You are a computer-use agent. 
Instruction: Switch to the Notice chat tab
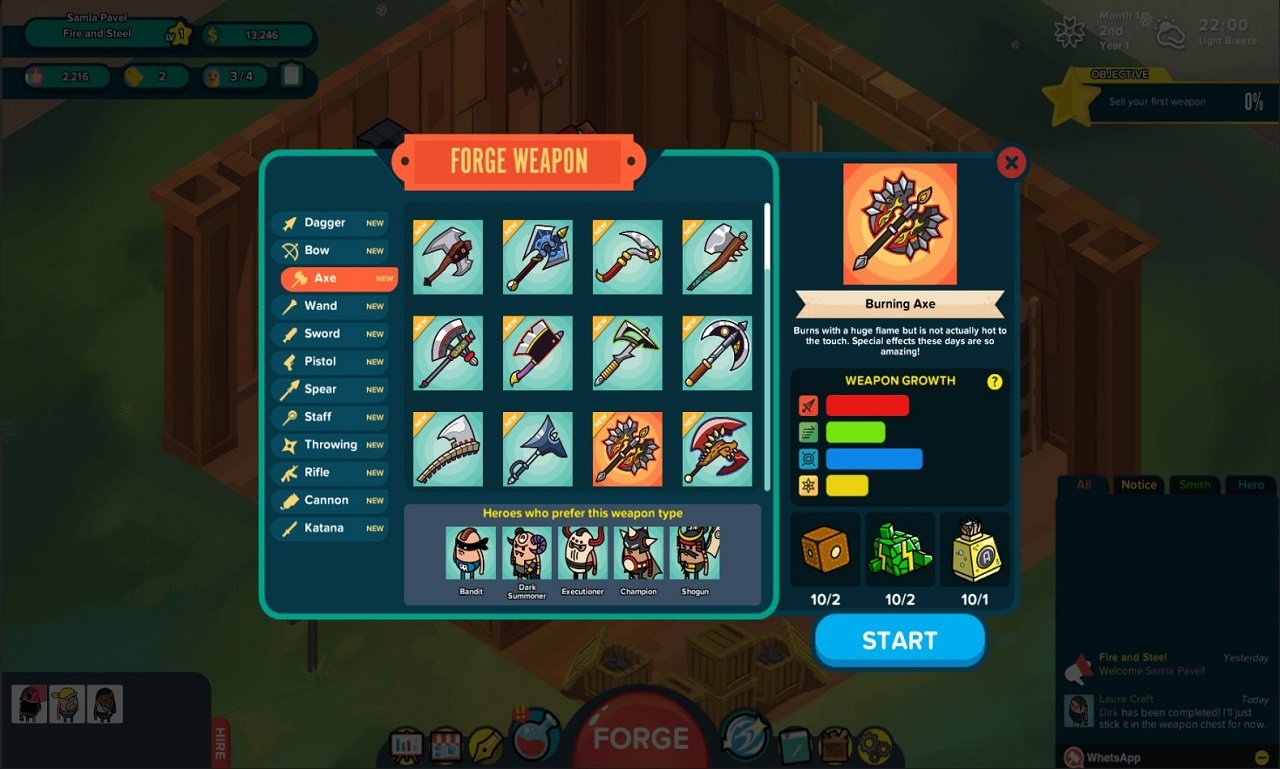click(x=1138, y=484)
